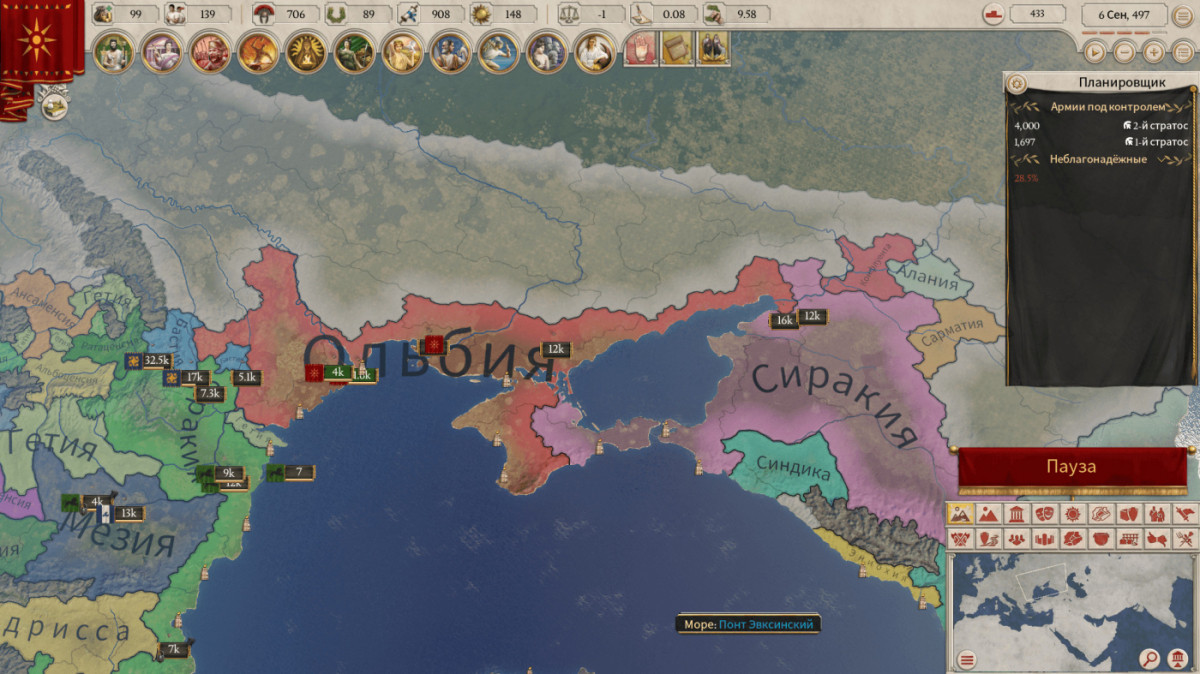Switch to the terrain mountain map mode
The width and height of the screenshot is (1200, 674).
pyautogui.click(x=988, y=514)
